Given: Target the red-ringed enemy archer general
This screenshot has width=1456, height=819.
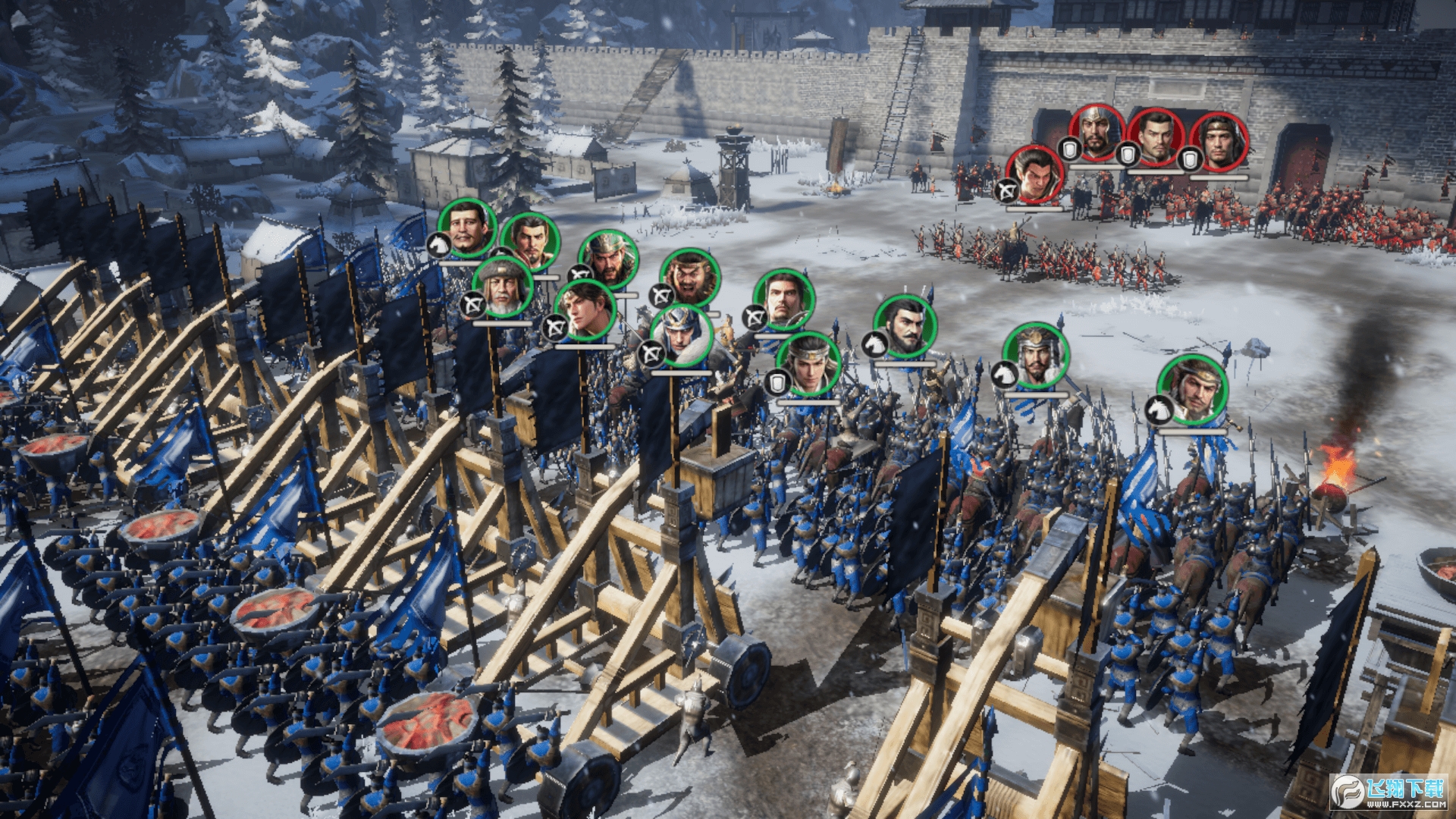Looking at the screenshot, I should pyautogui.click(x=1035, y=175).
